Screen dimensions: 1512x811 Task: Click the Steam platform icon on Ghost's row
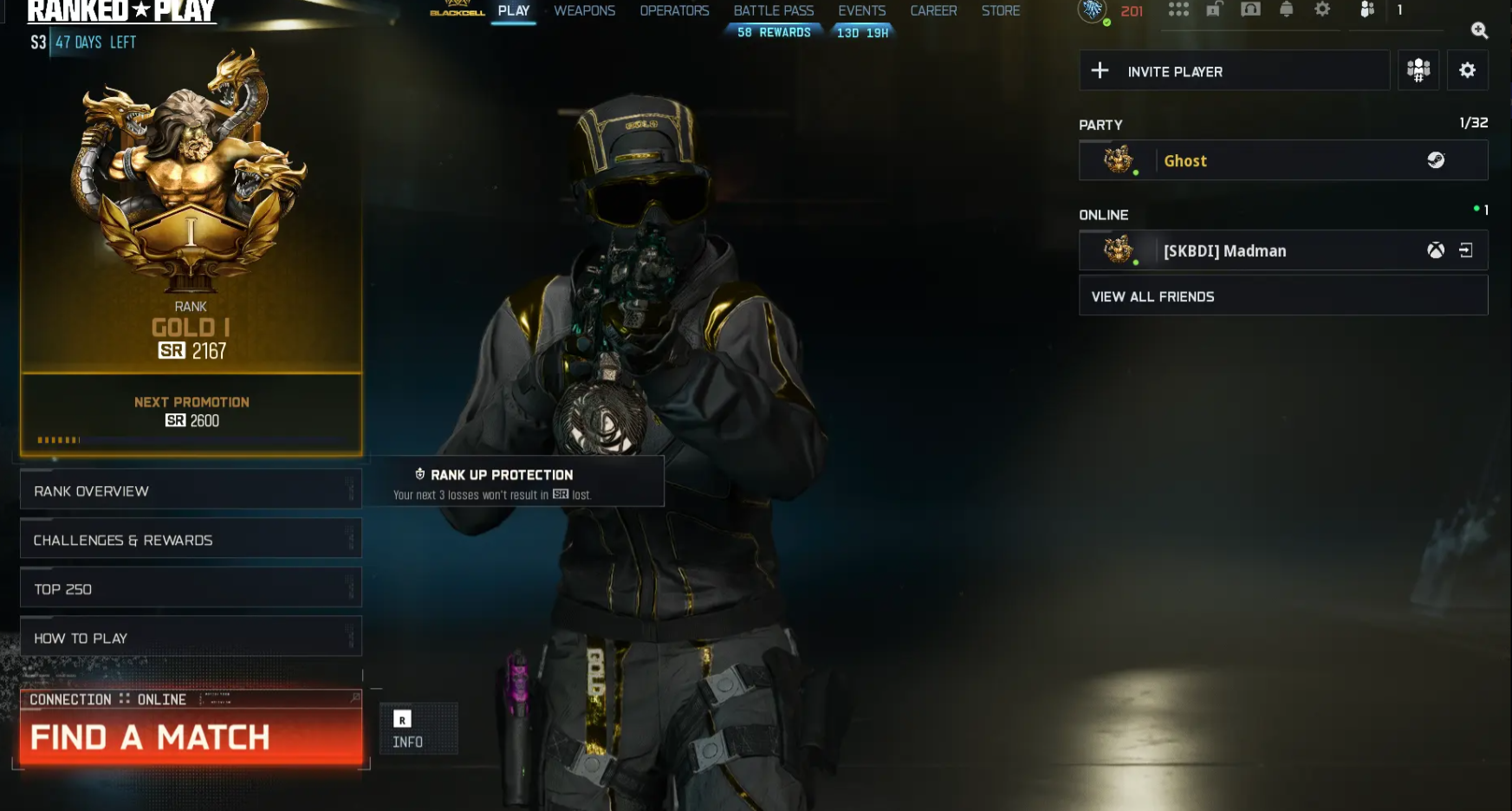click(1437, 160)
